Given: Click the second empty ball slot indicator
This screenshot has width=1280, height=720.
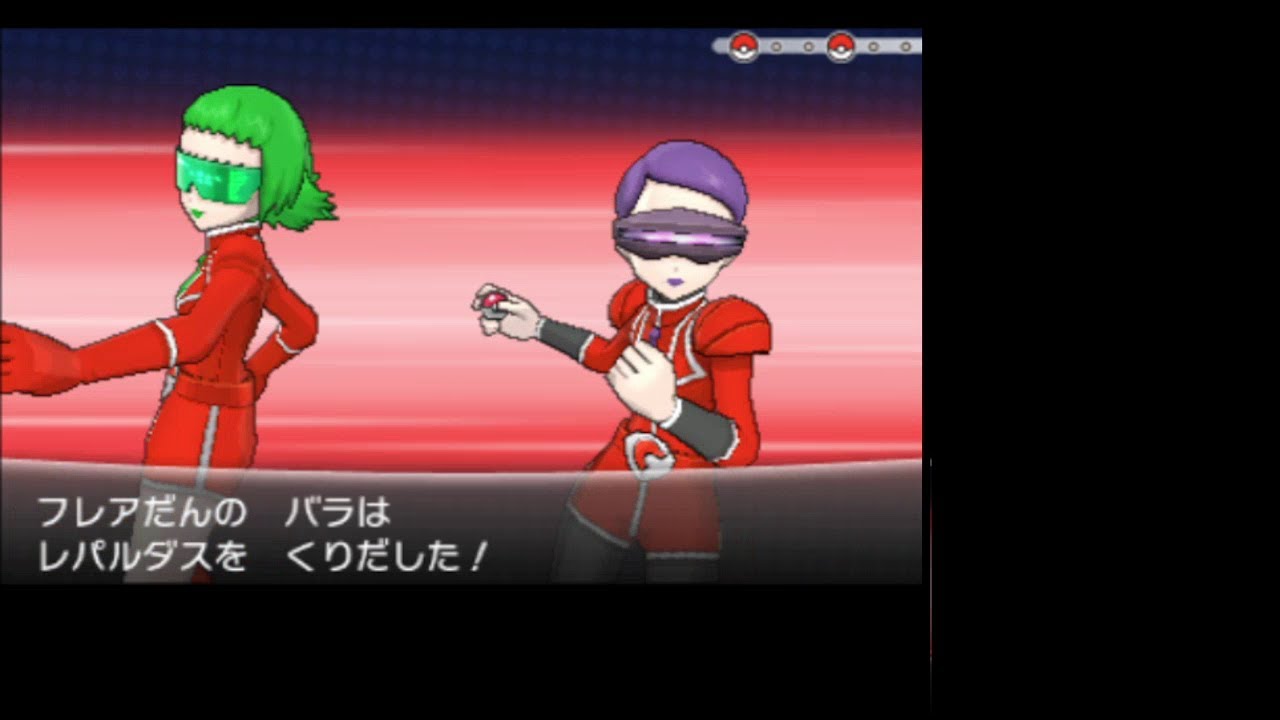Looking at the screenshot, I should coord(809,45).
